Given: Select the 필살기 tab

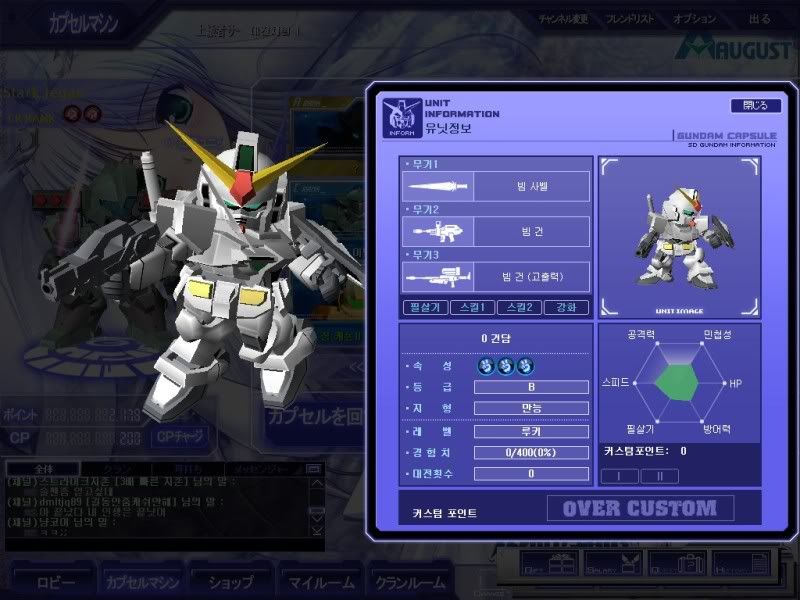Looking at the screenshot, I should coord(424,308).
